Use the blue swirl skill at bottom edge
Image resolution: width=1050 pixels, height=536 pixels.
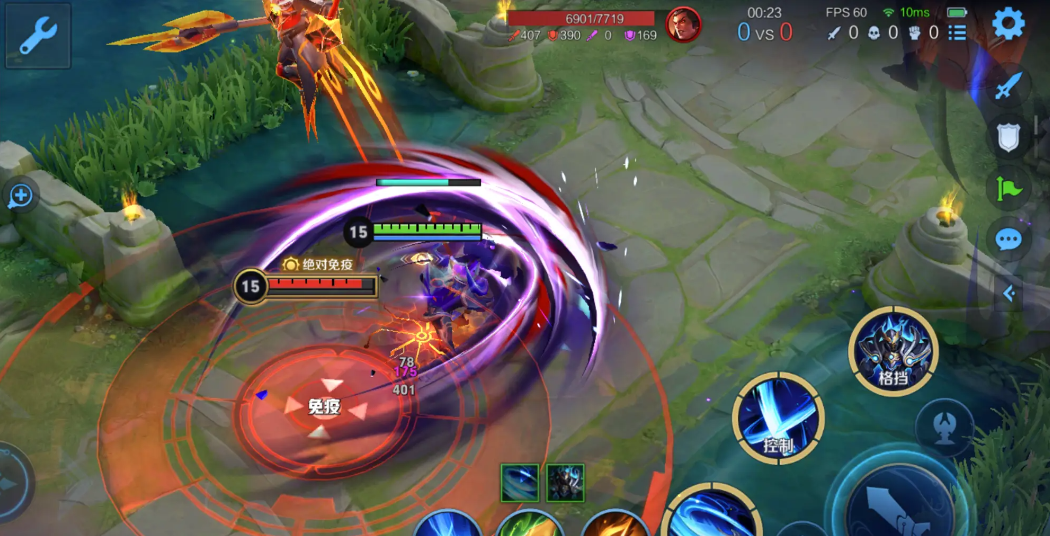712,512
